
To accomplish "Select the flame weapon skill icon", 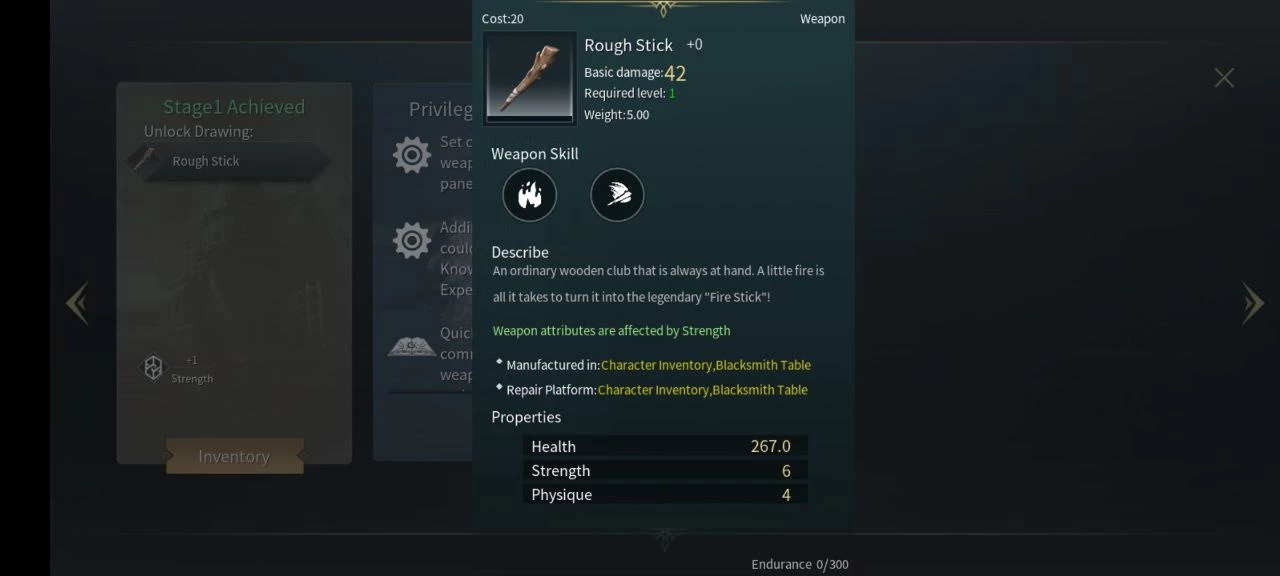I will [529, 195].
